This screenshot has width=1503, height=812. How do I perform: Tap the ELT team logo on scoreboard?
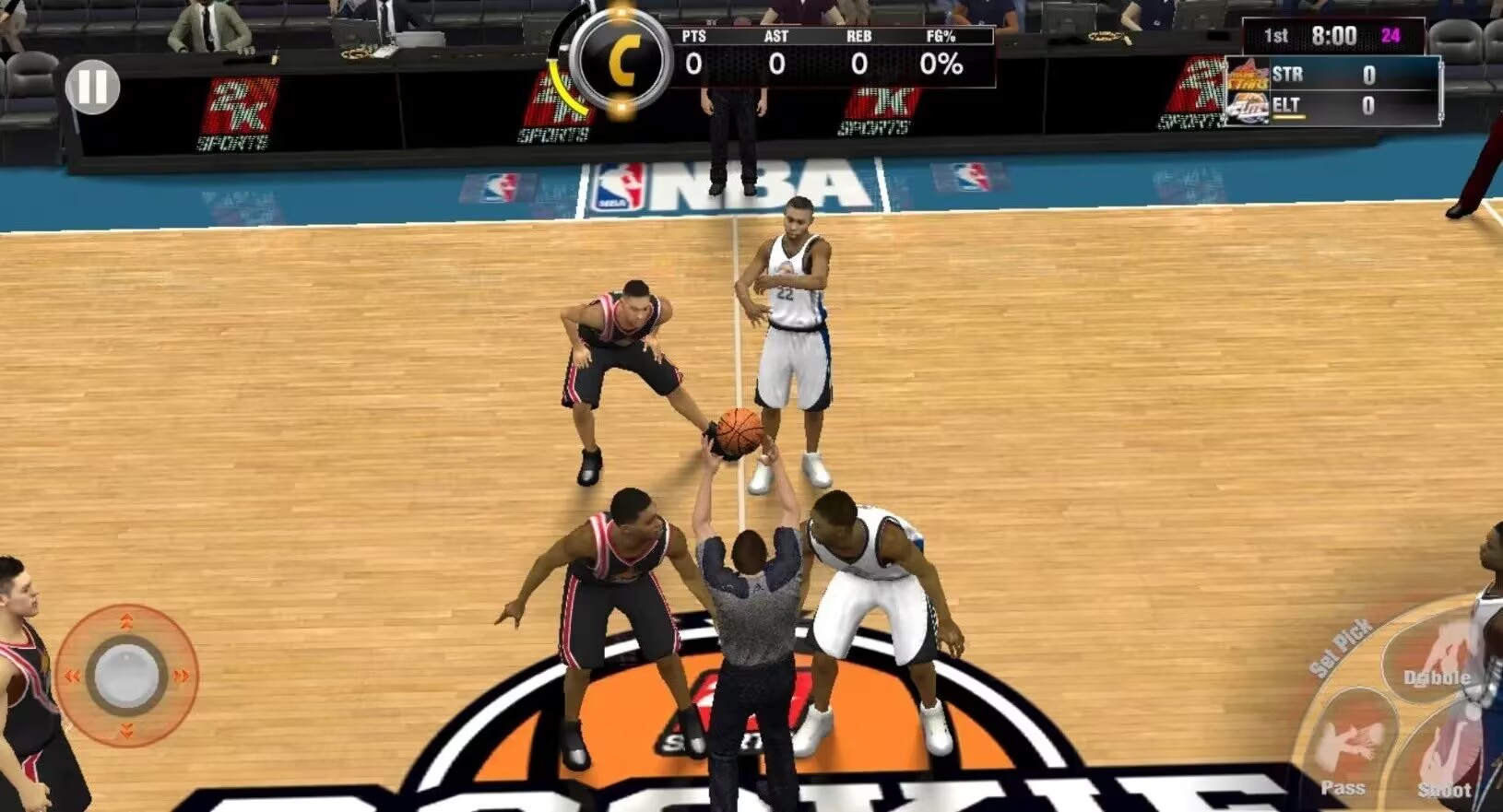[1247, 105]
